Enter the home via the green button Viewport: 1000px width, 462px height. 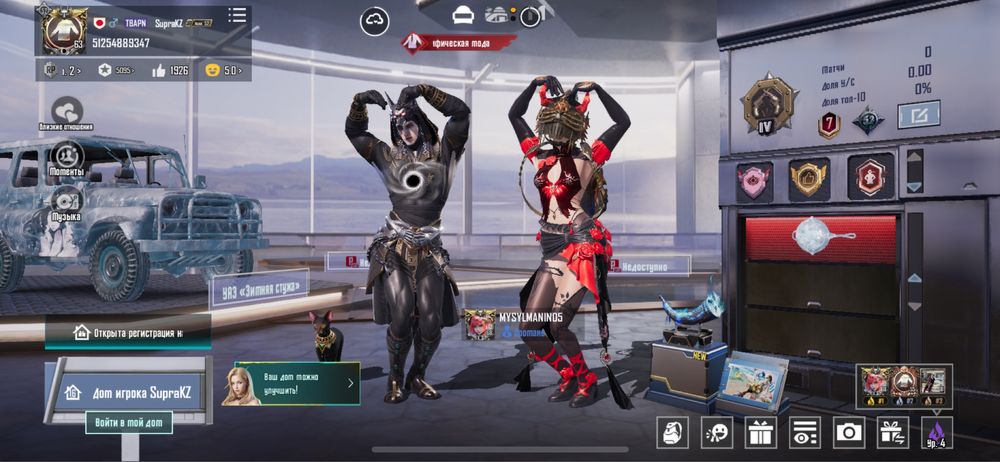click(x=128, y=423)
